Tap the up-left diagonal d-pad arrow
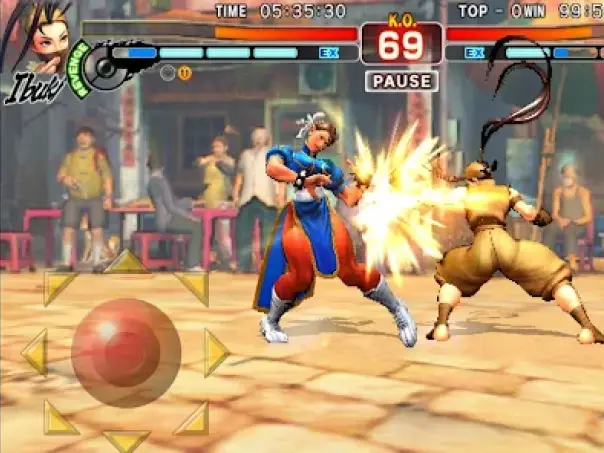The height and width of the screenshot is (453, 604). click(58, 286)
